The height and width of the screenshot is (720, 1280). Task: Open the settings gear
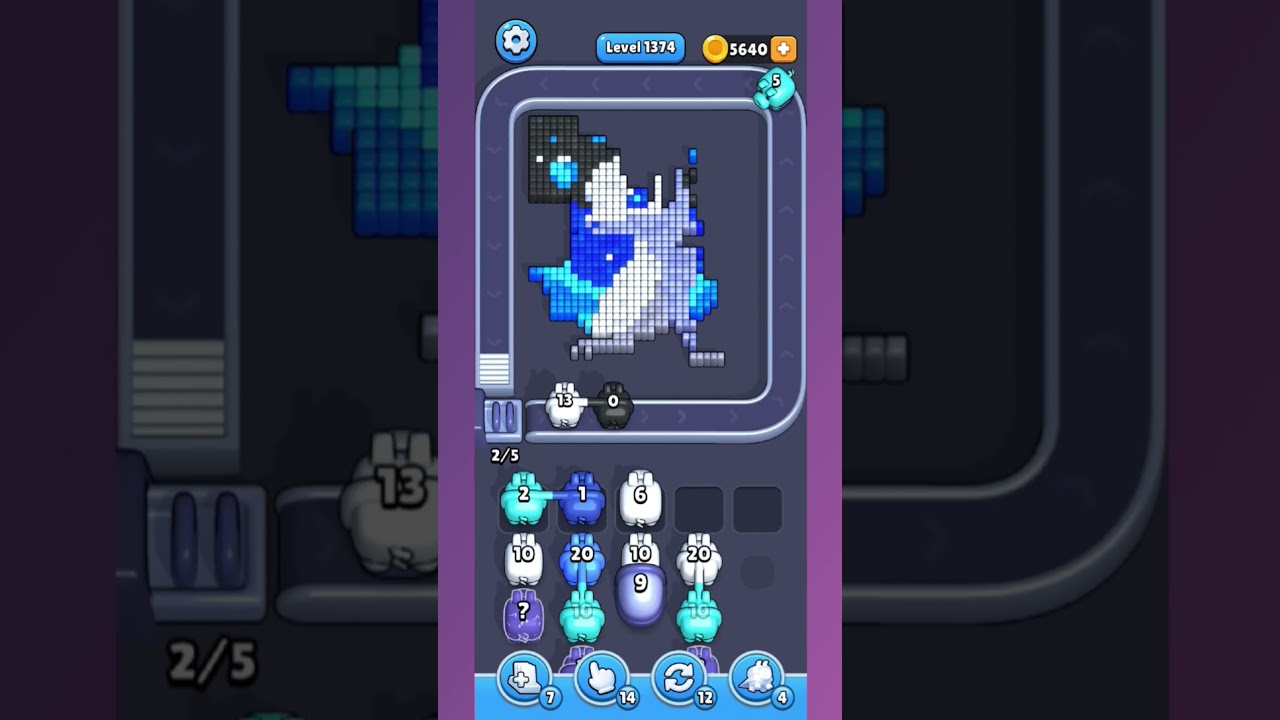(x=516, y=41)
